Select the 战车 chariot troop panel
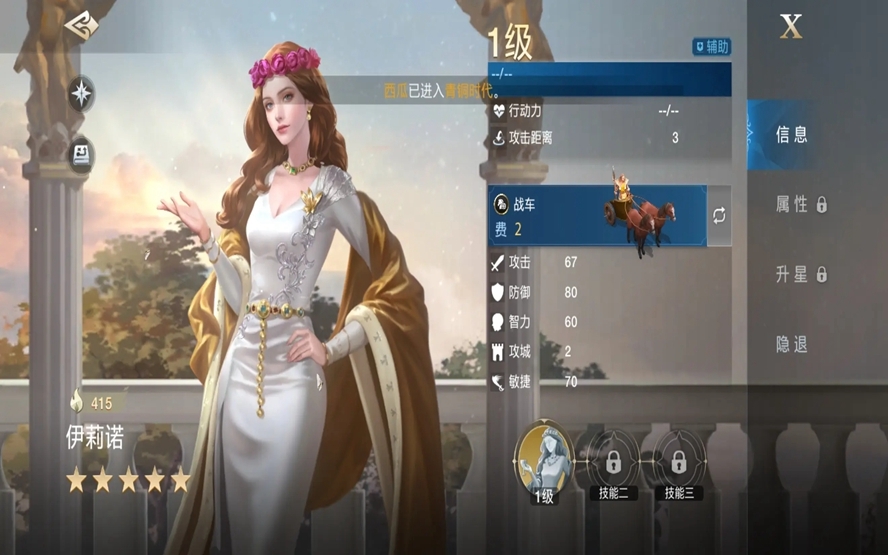Viewport: 888px width, 555px height. pos(597,216)
